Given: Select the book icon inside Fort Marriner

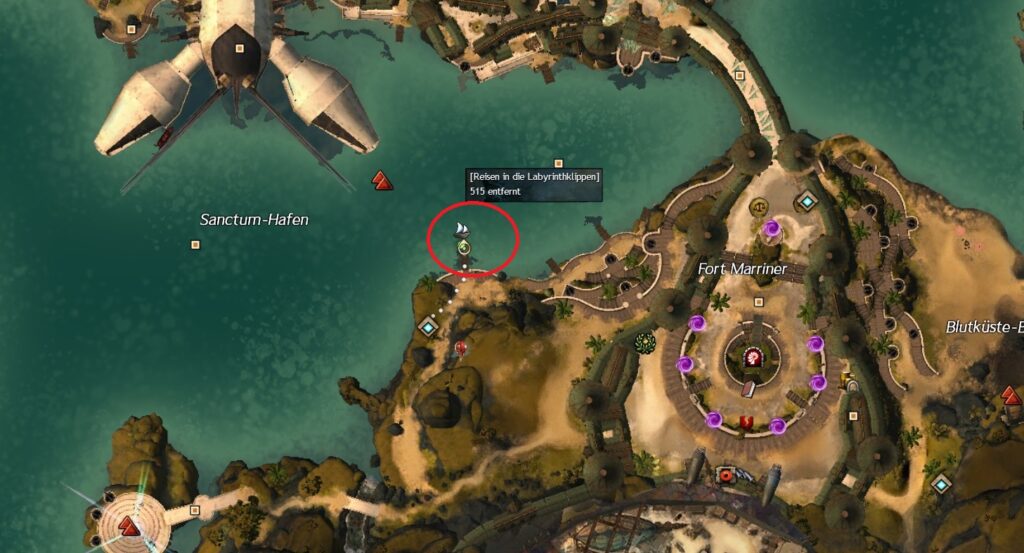Looking at the screenshot, I should (x=750, y=389).
